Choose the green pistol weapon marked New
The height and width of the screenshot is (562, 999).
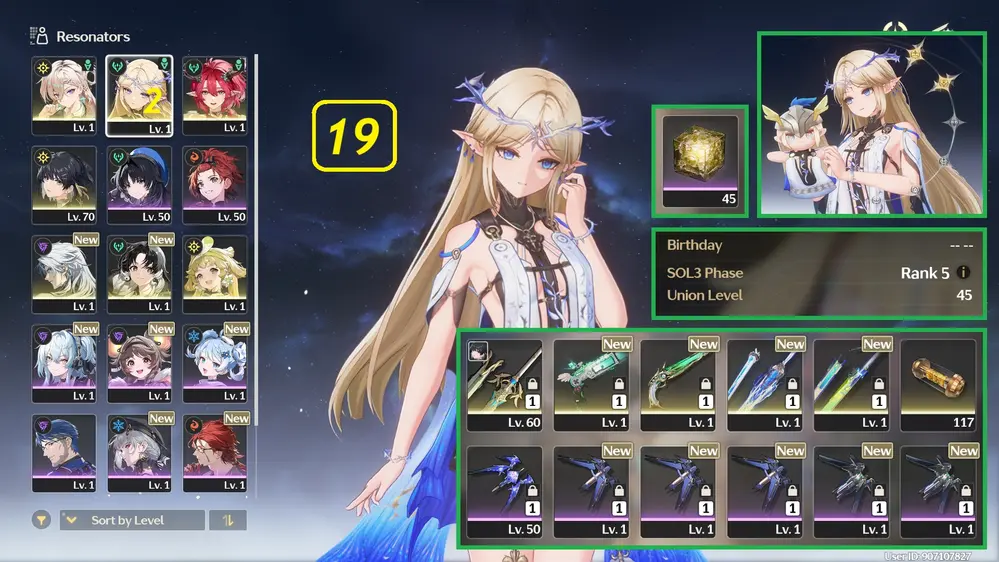678,385
